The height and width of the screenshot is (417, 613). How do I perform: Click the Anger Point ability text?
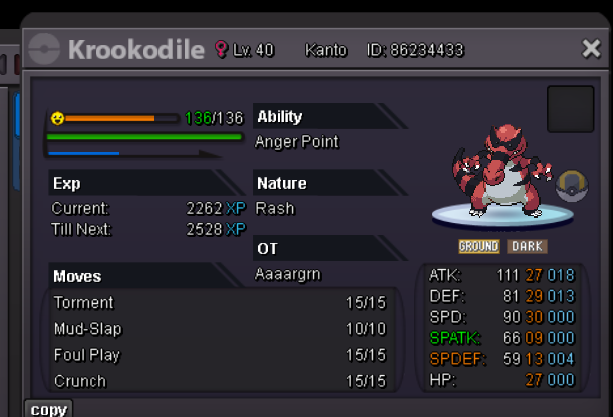pyautogui.click(x=297, y=142)
